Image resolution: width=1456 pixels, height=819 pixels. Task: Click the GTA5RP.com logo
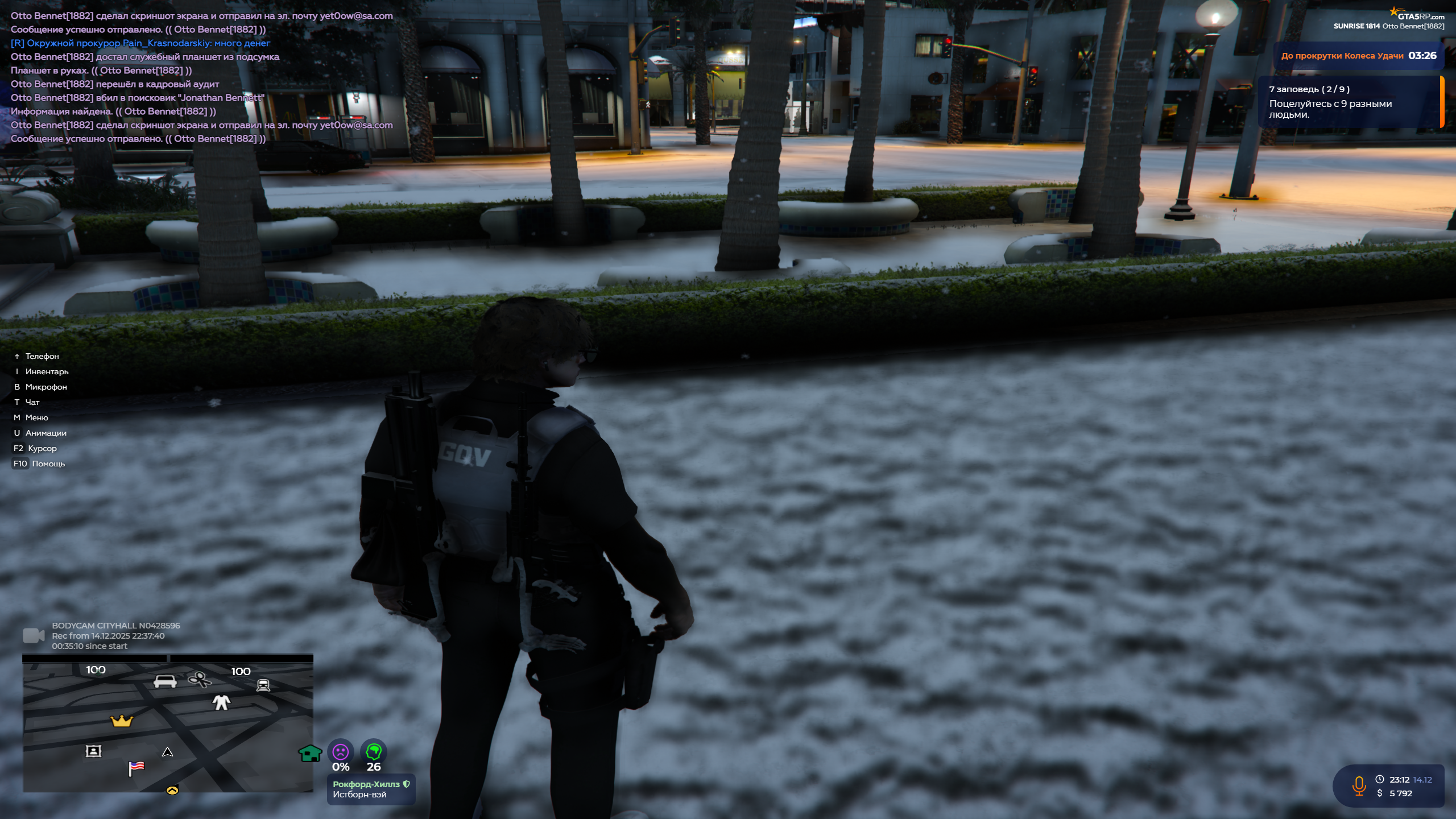pos(1417,15)
